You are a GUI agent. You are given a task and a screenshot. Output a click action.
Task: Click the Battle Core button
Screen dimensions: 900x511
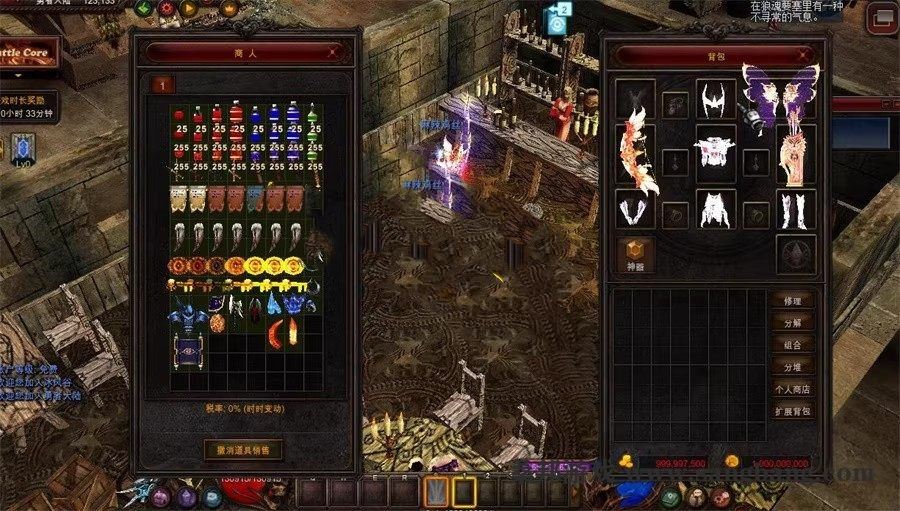[29, 53]
